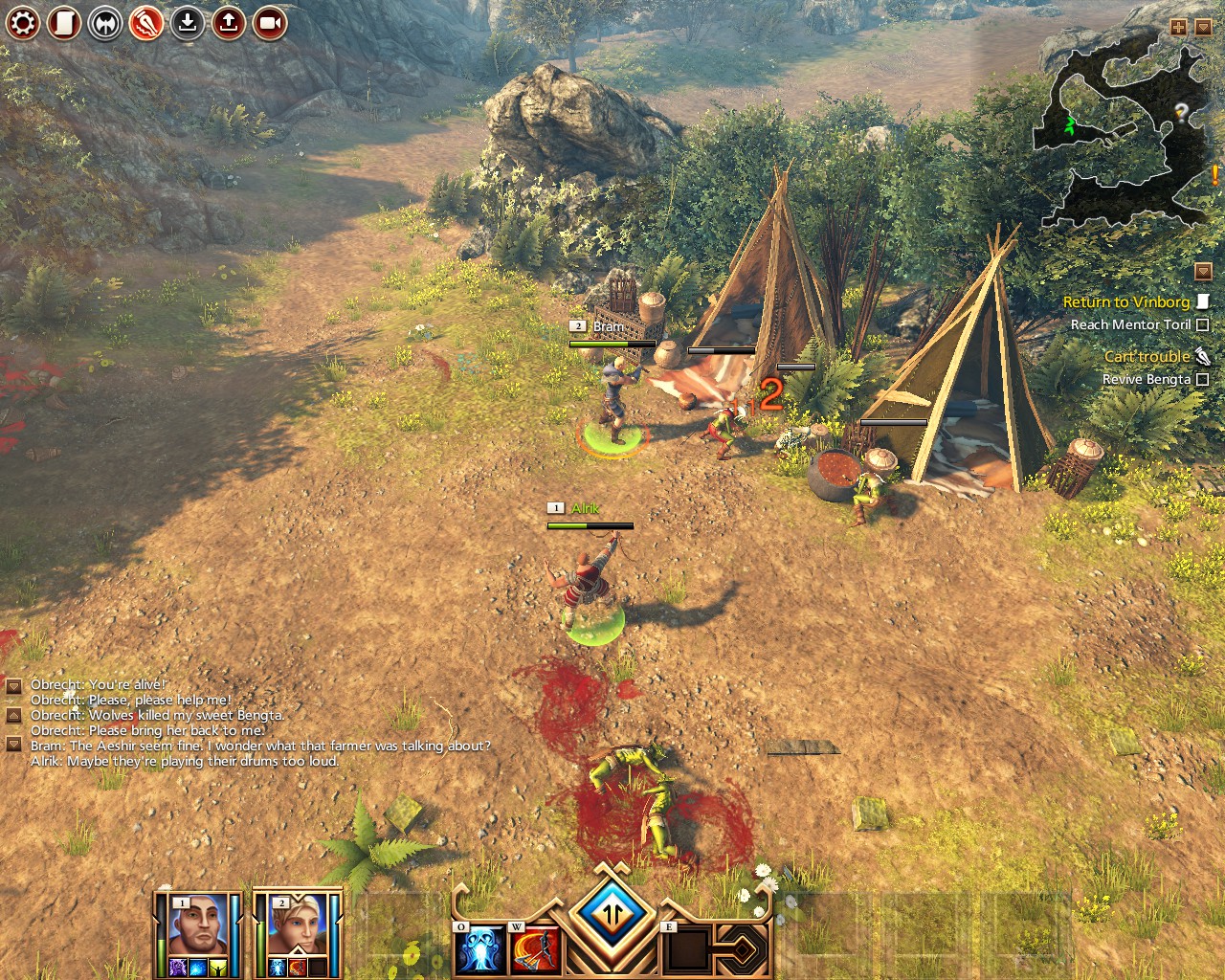Collapse the quest tracker list
This screenshot has height=980, width=1225.
[x=1203, y=272]
